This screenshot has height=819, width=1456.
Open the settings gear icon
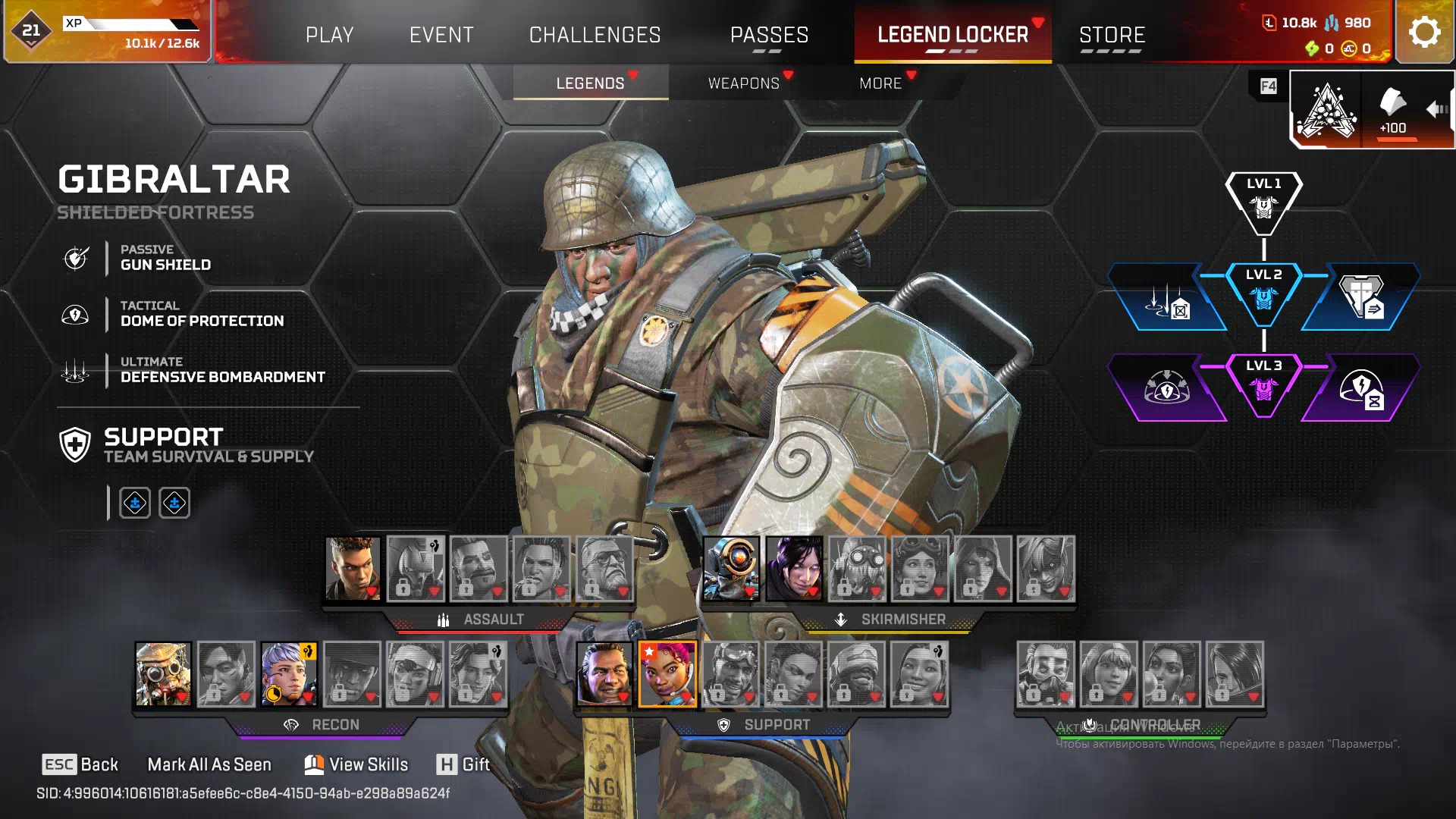[x=1424, y=33]
